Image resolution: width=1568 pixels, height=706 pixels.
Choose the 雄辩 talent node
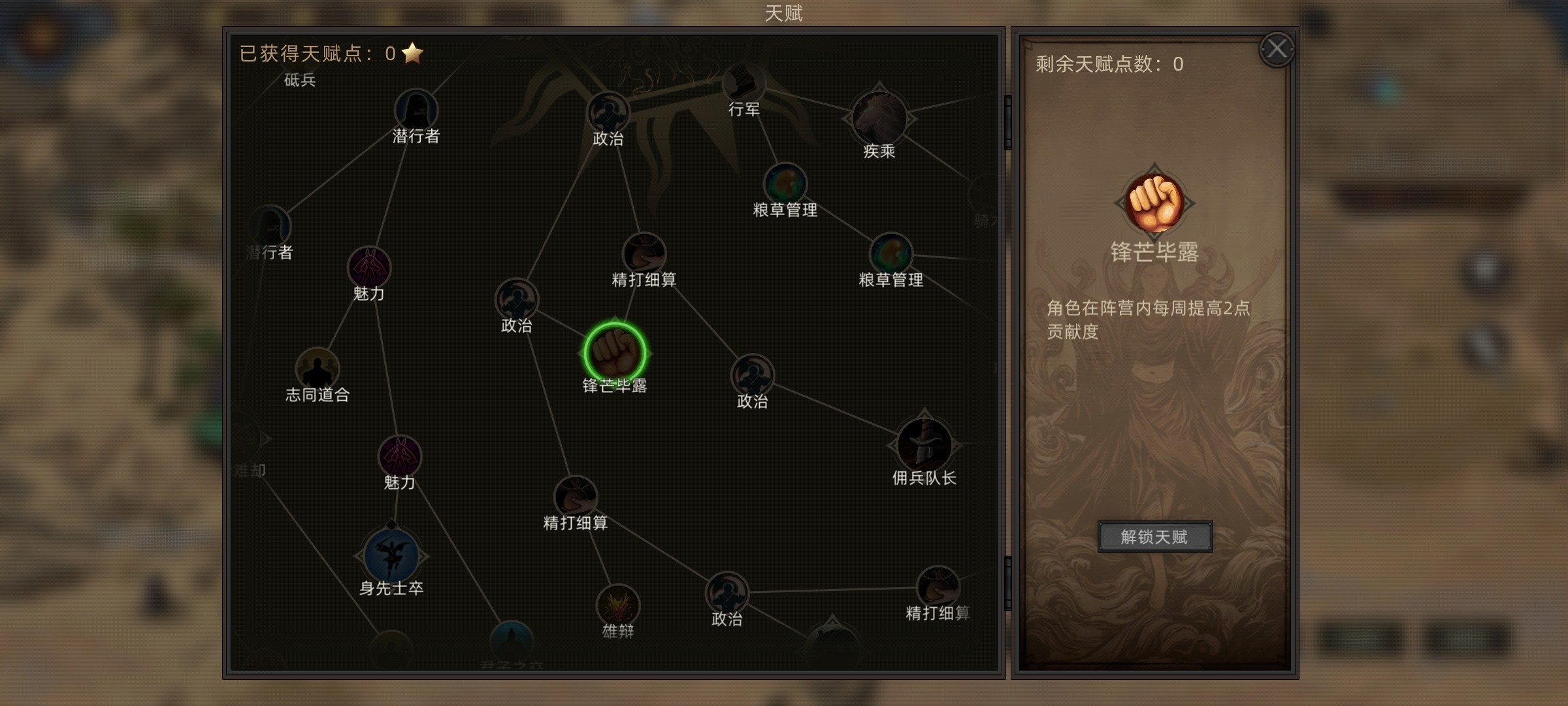click(x=617, y=605)
